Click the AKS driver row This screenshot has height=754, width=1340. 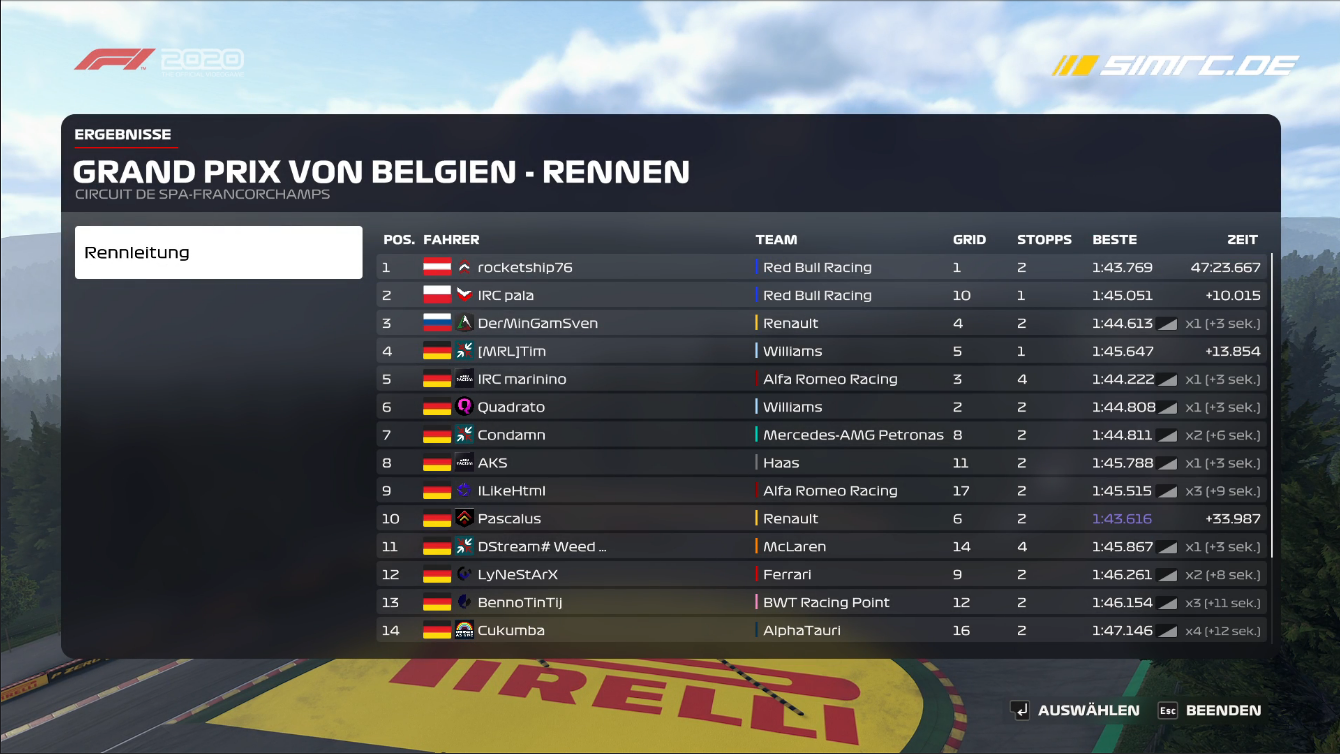point(820,463)
